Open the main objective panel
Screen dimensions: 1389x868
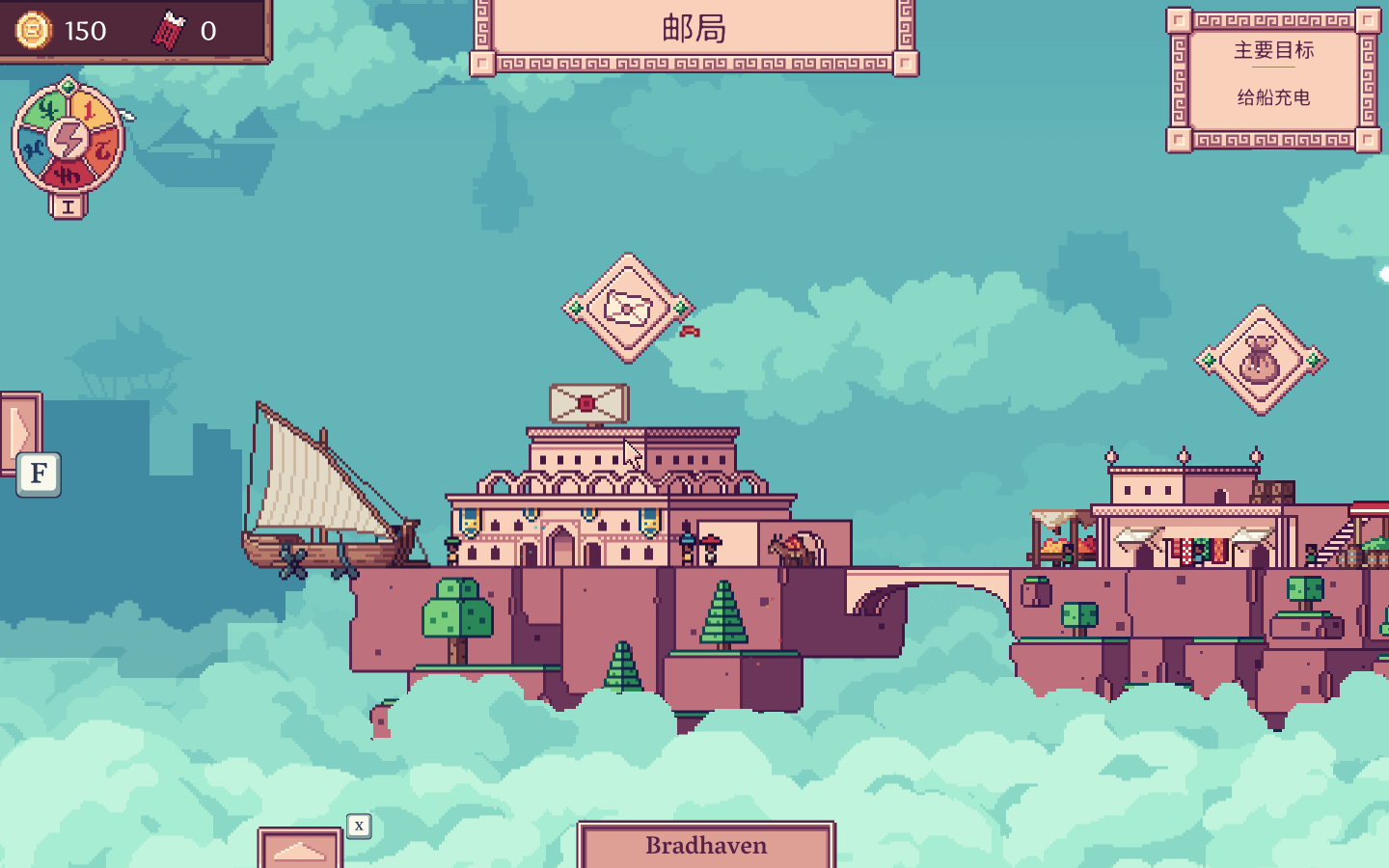point(1273,79)
